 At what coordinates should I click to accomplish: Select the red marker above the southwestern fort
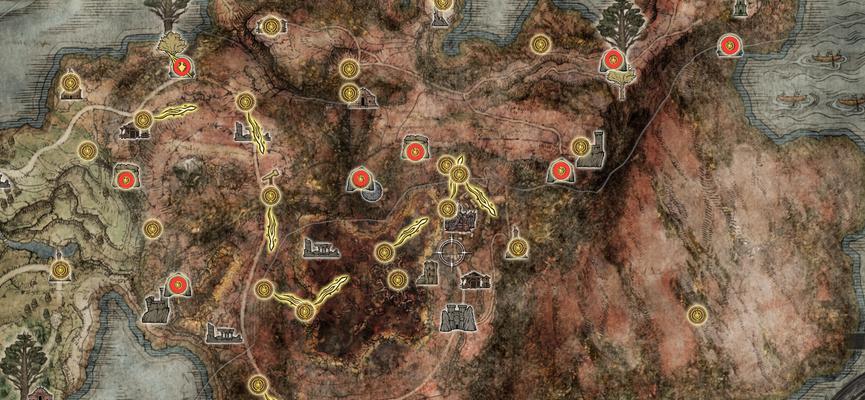coord(178,285)
